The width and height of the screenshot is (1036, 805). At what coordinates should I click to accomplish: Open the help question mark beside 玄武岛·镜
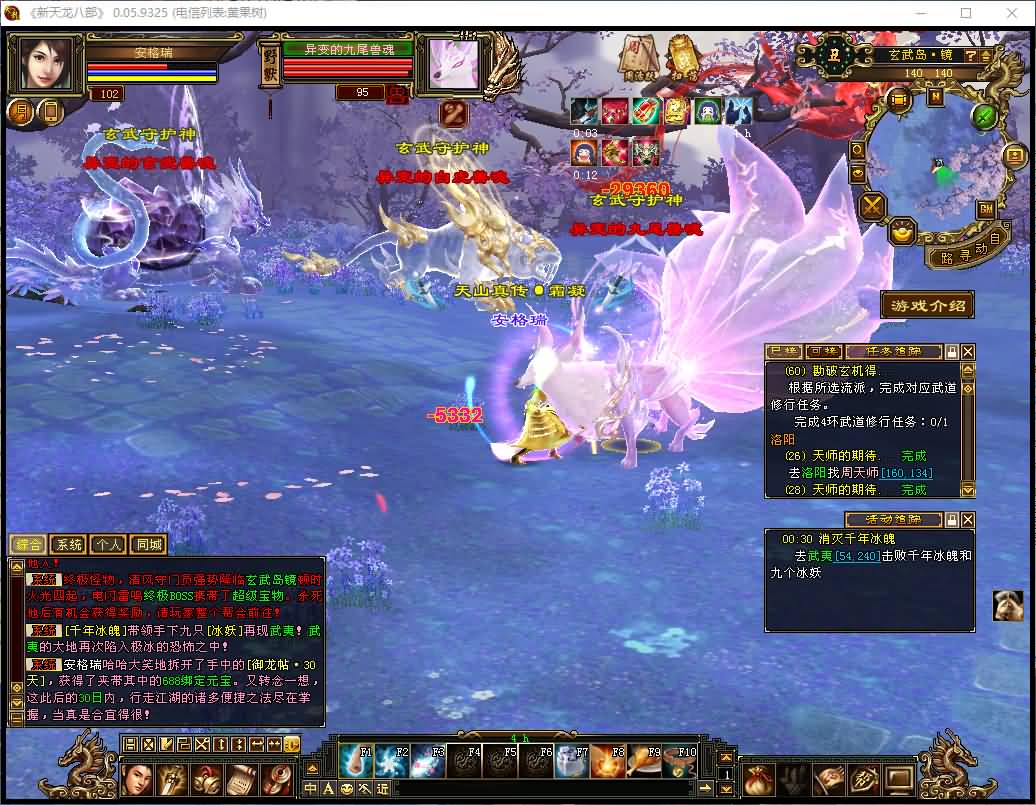point(970,56)
